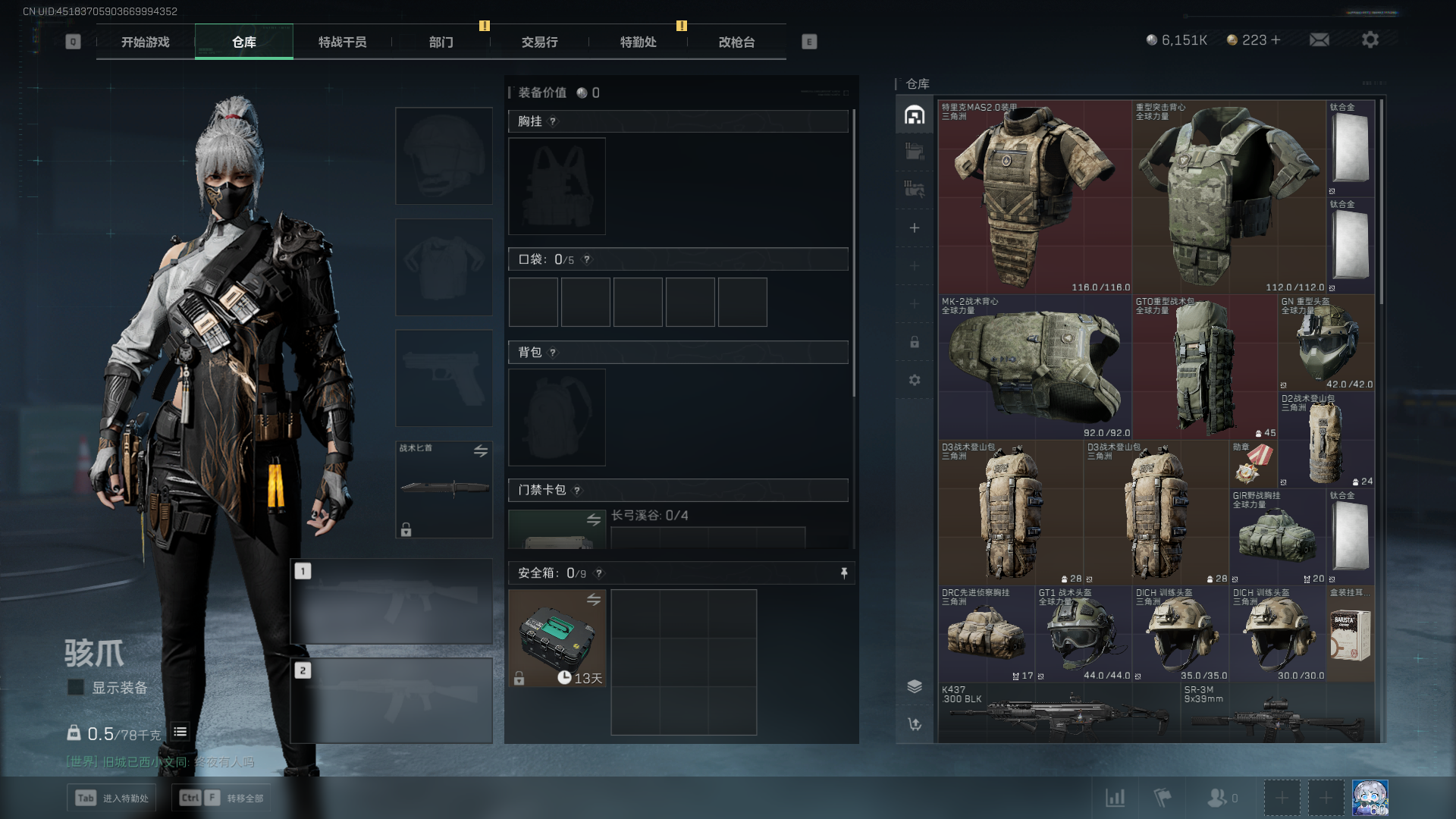The width and height of the screenshot is (1456, 819).
Task: Open the 改枪台 tab
Action: (x=736, y=42)
